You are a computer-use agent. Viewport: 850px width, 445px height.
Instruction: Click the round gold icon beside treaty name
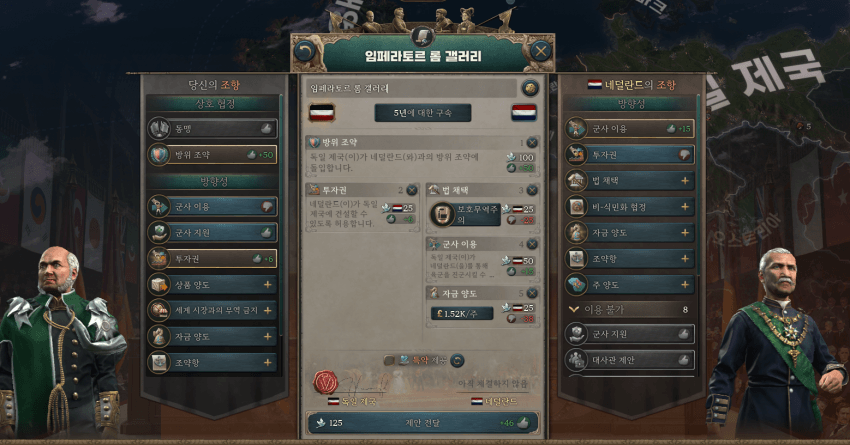coord(529,88)
